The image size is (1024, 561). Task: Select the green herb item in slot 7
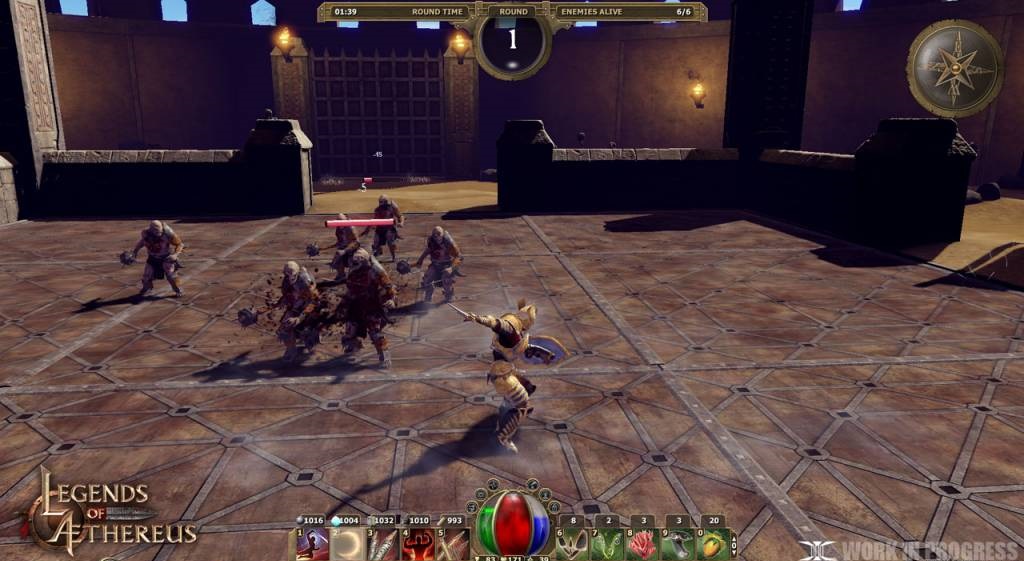pos(607,543)
